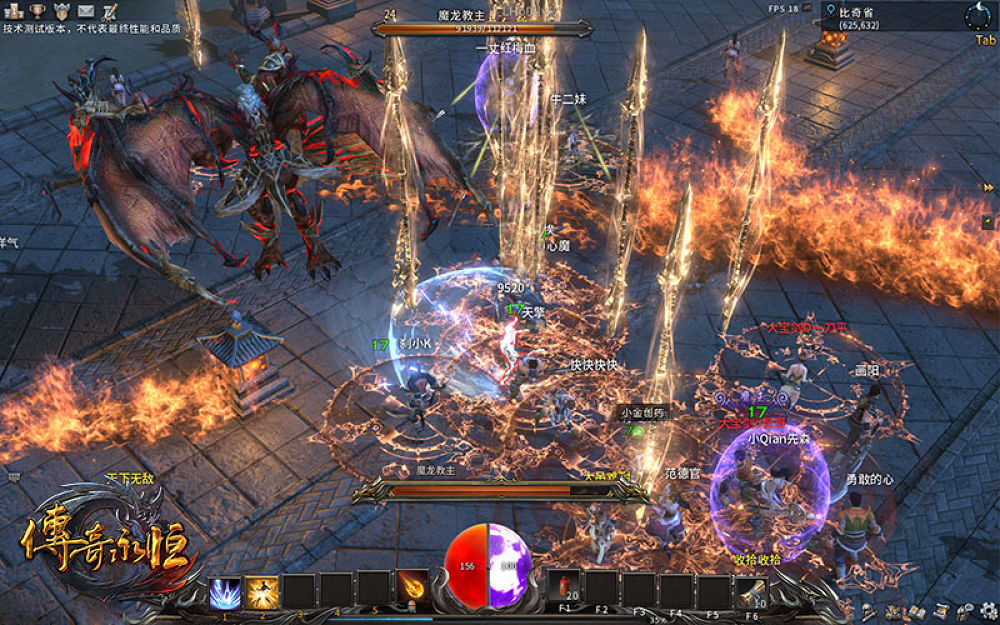The width and height of the screenshot is (1000, 625).
Task: Open the leaderboard podium icon
Action: pos(13,10)
